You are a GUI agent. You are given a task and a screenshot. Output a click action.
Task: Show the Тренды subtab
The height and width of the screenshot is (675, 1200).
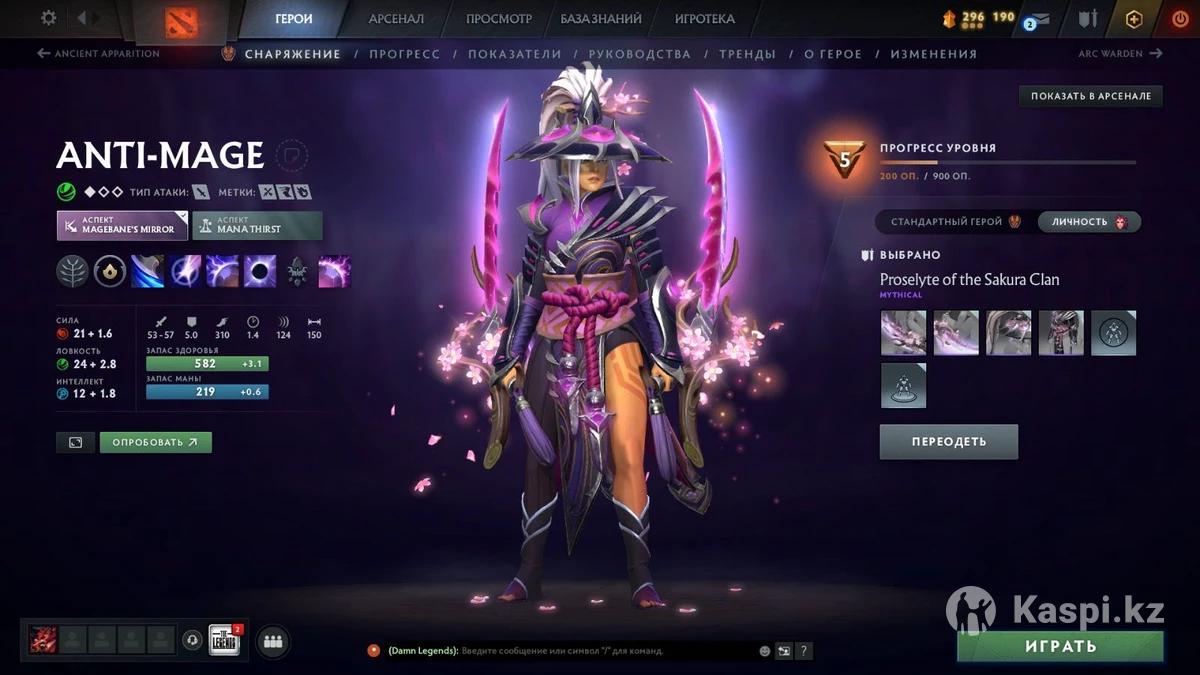point(746,54)
